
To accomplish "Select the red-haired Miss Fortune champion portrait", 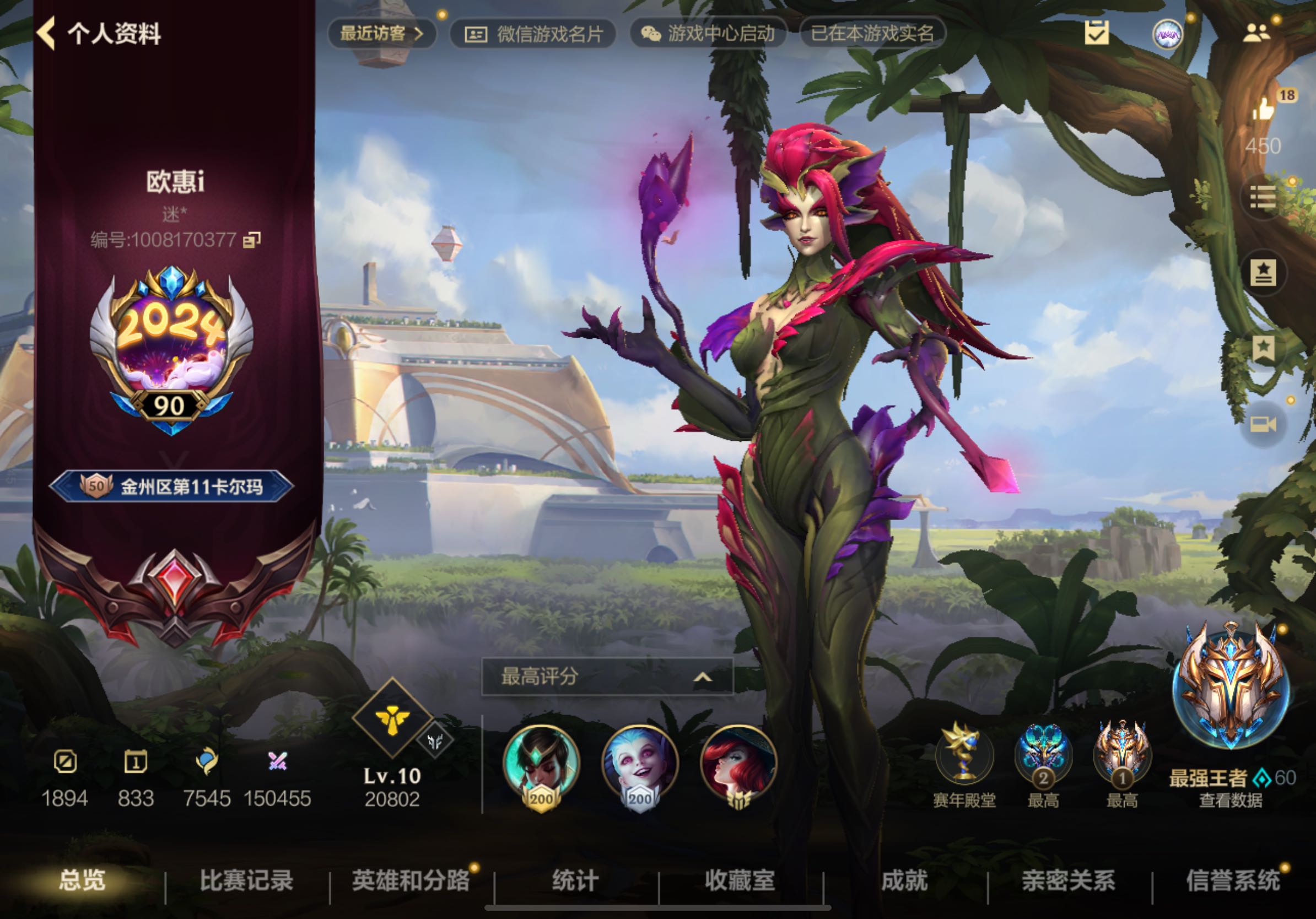I will pyautogui.click(x=738, y=763).
